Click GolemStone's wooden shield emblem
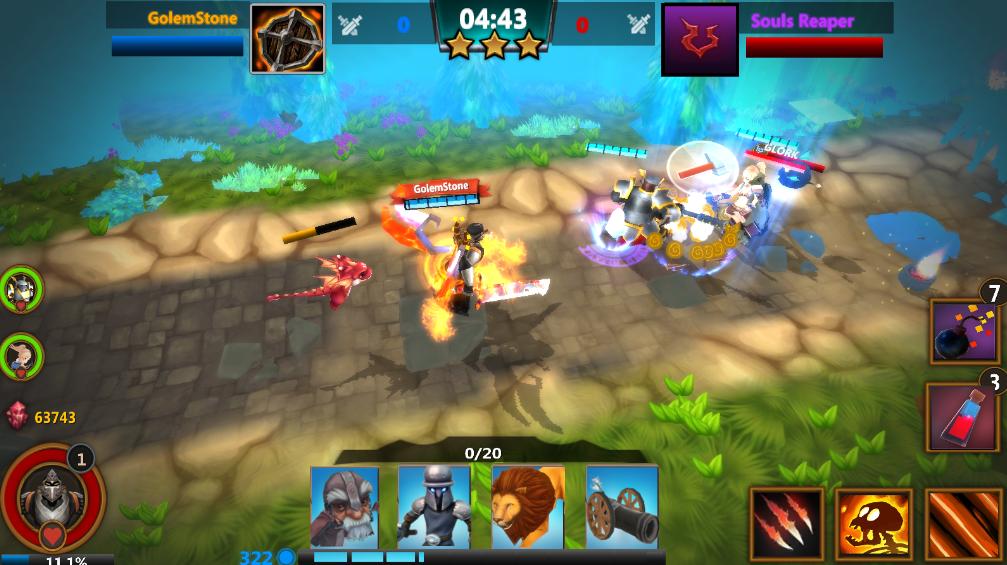Image resolution: width=1007 pixels, height=565 pixels. (x=287, y=39)
